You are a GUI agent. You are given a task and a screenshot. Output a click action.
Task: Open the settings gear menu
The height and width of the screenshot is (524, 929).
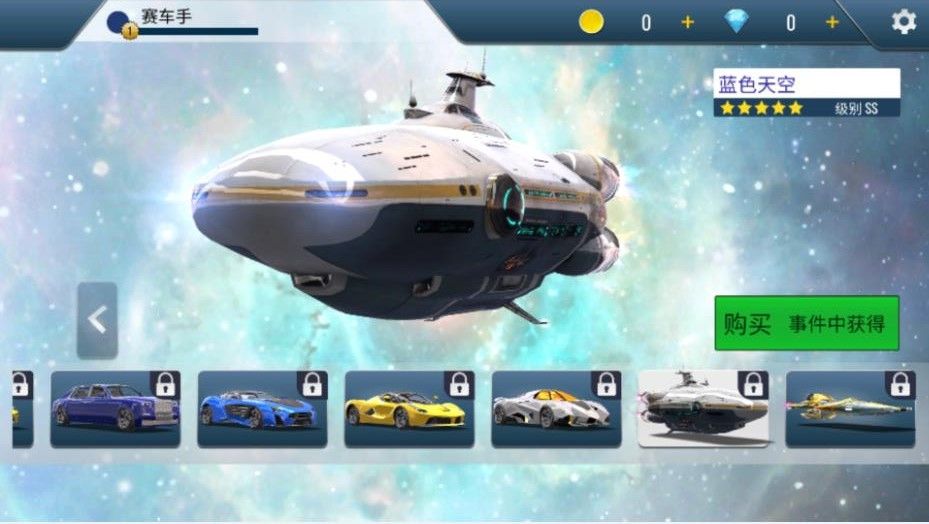click(903, 22)
